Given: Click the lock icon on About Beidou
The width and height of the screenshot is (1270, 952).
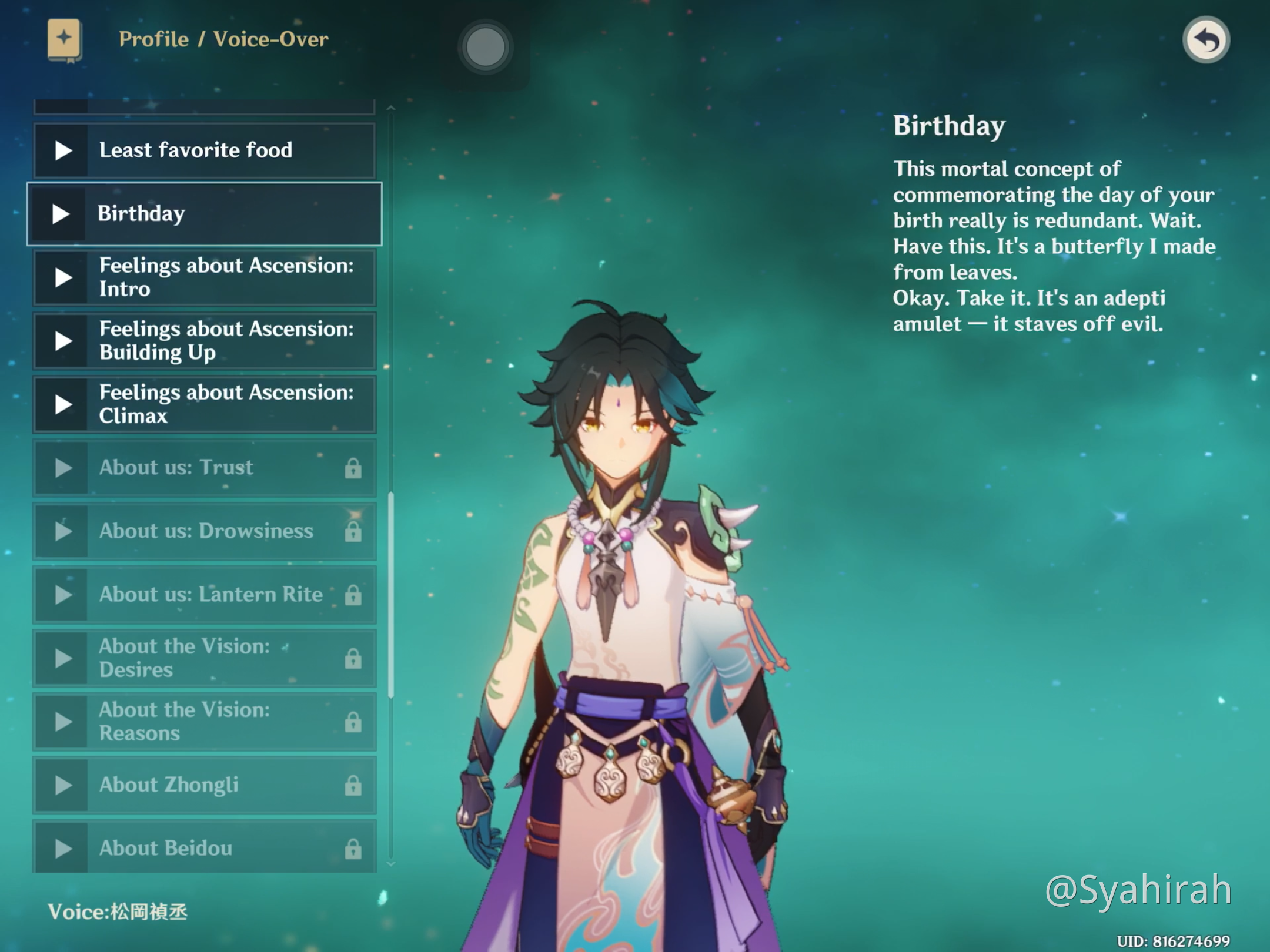Looking at the screenshot, I should pos(353,848).
